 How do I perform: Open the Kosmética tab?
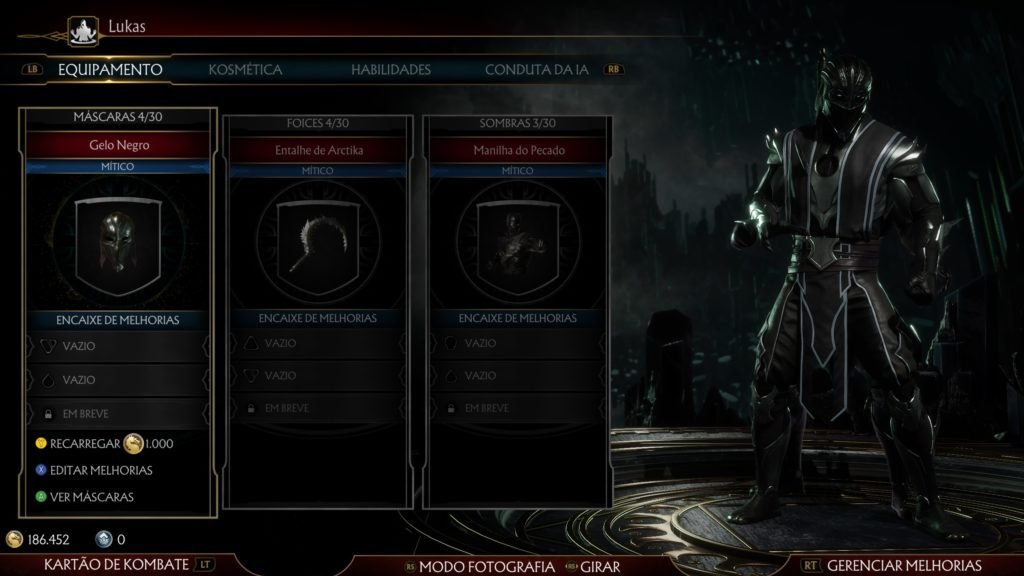tap(245, 70)
